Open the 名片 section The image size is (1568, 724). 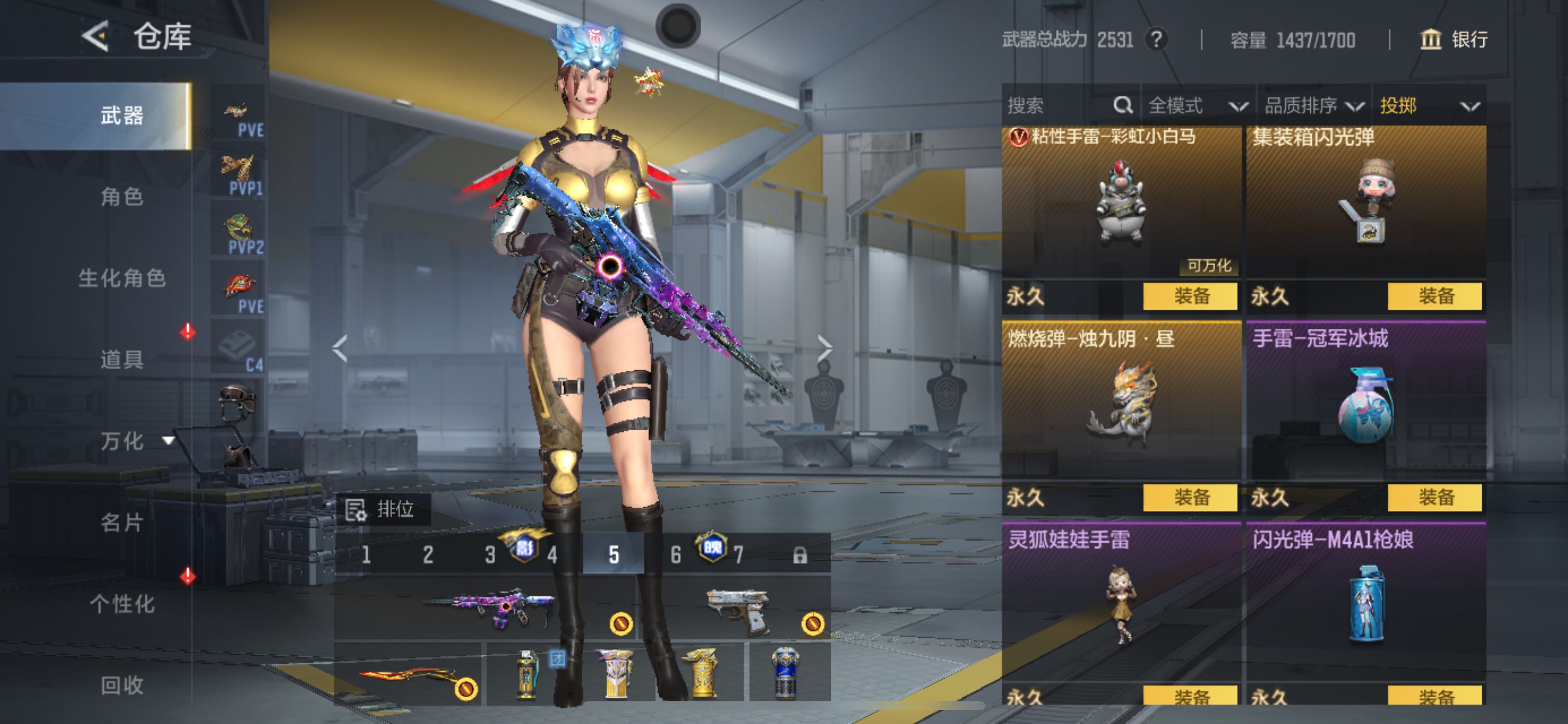click(x=122, y=522)
